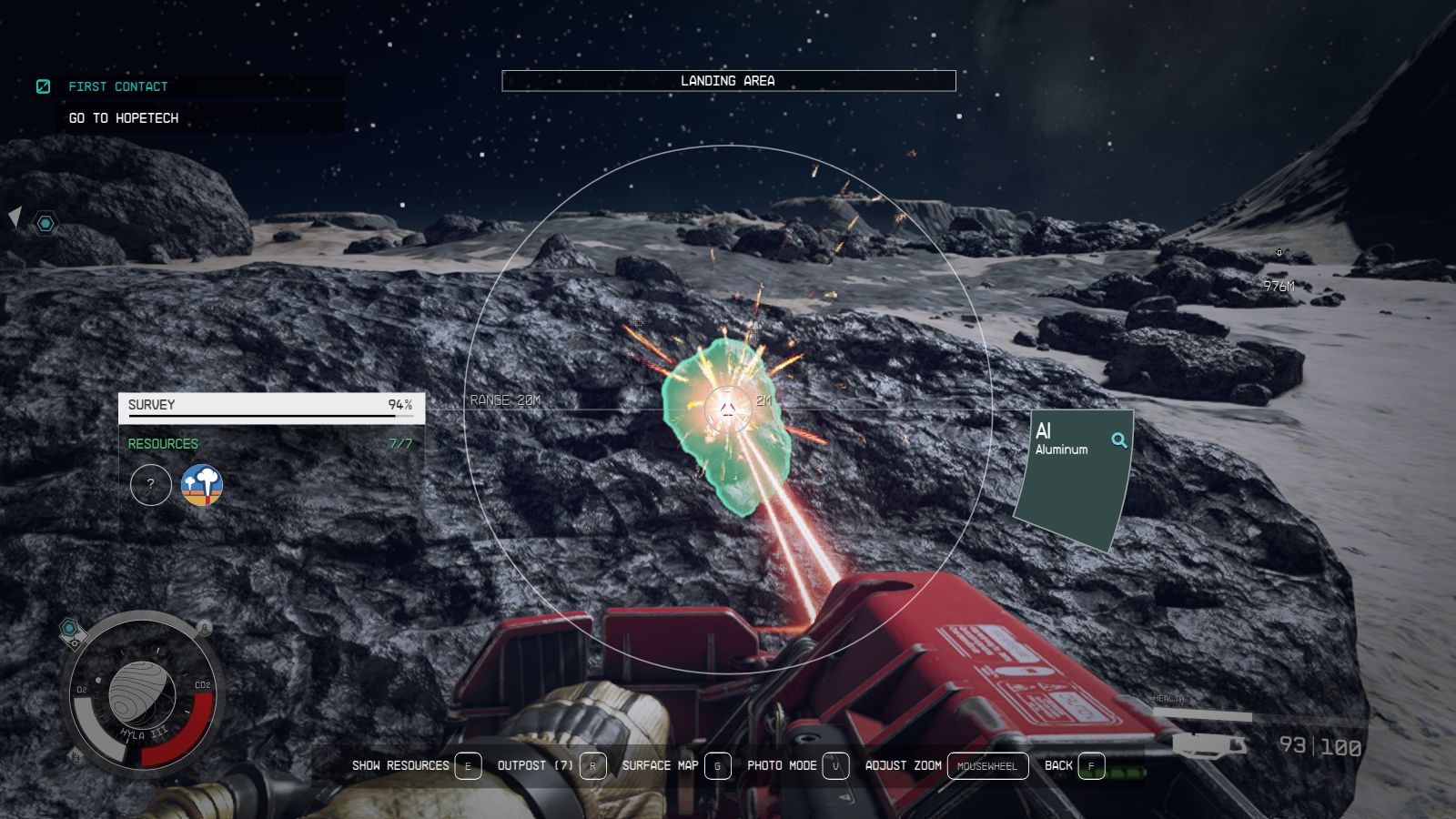Click the unknown resource question-mark icon
Screen dimensions: 1456x819
[151, 485]
